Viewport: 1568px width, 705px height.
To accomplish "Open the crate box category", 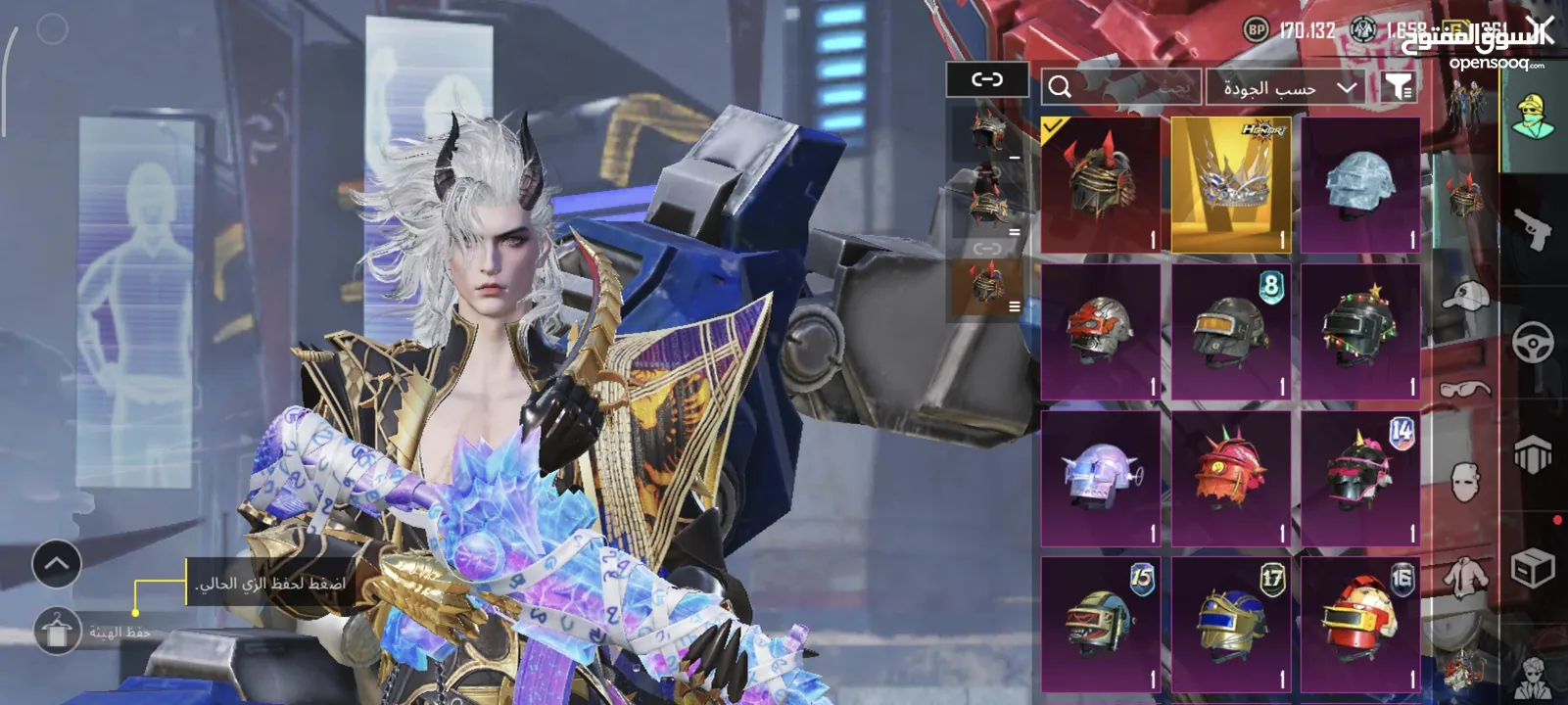I will point(1533,568).
